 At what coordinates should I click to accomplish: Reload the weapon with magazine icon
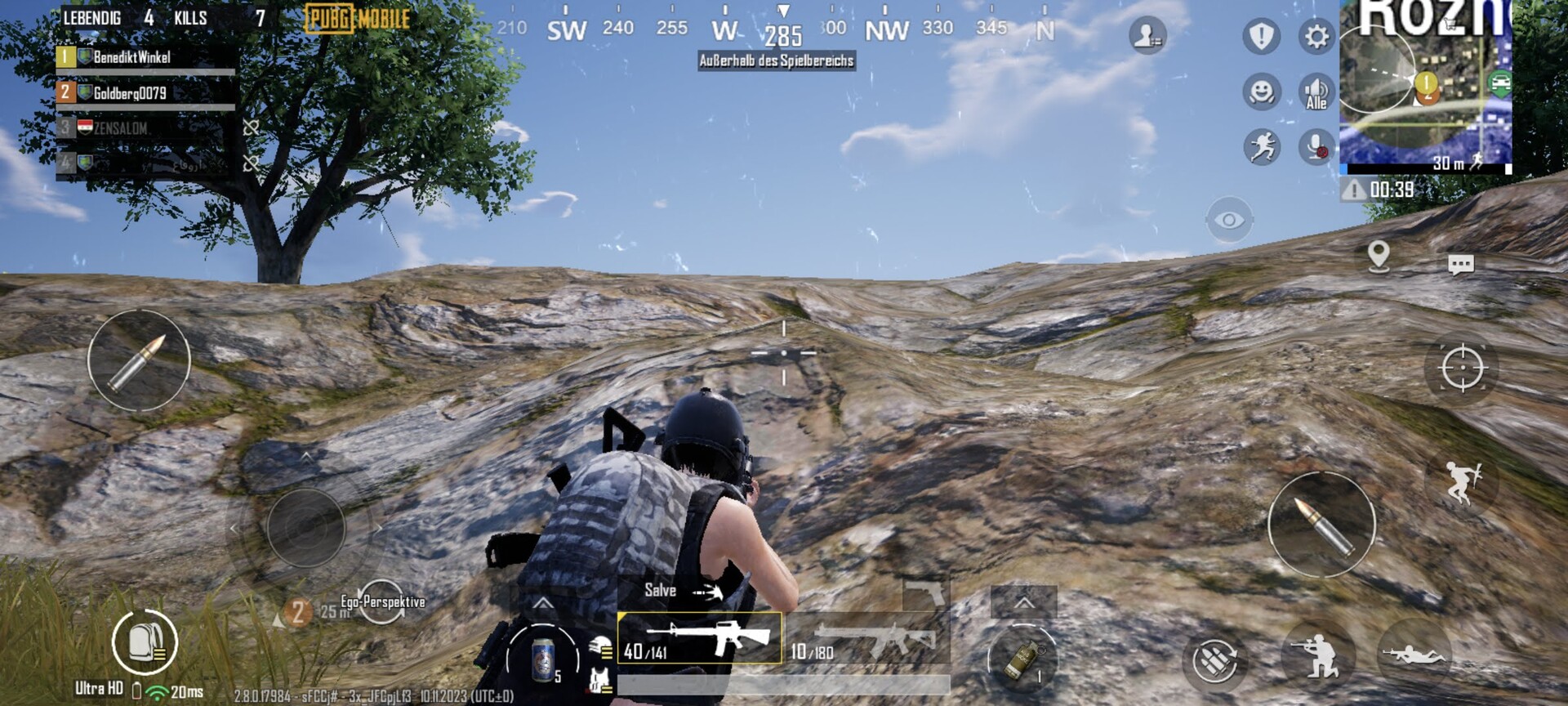click(x=1214, y=659)
